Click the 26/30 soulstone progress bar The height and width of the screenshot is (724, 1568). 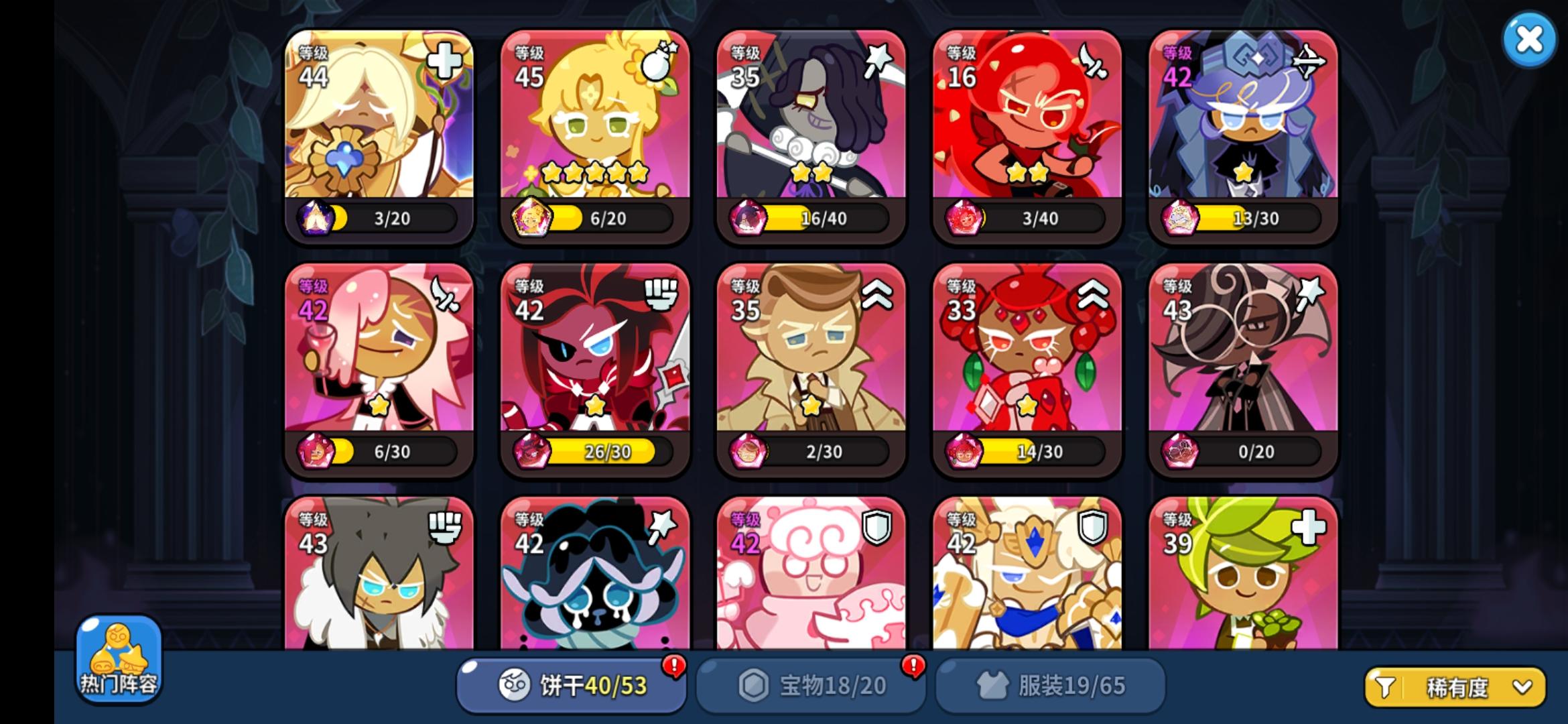(606, 452)
